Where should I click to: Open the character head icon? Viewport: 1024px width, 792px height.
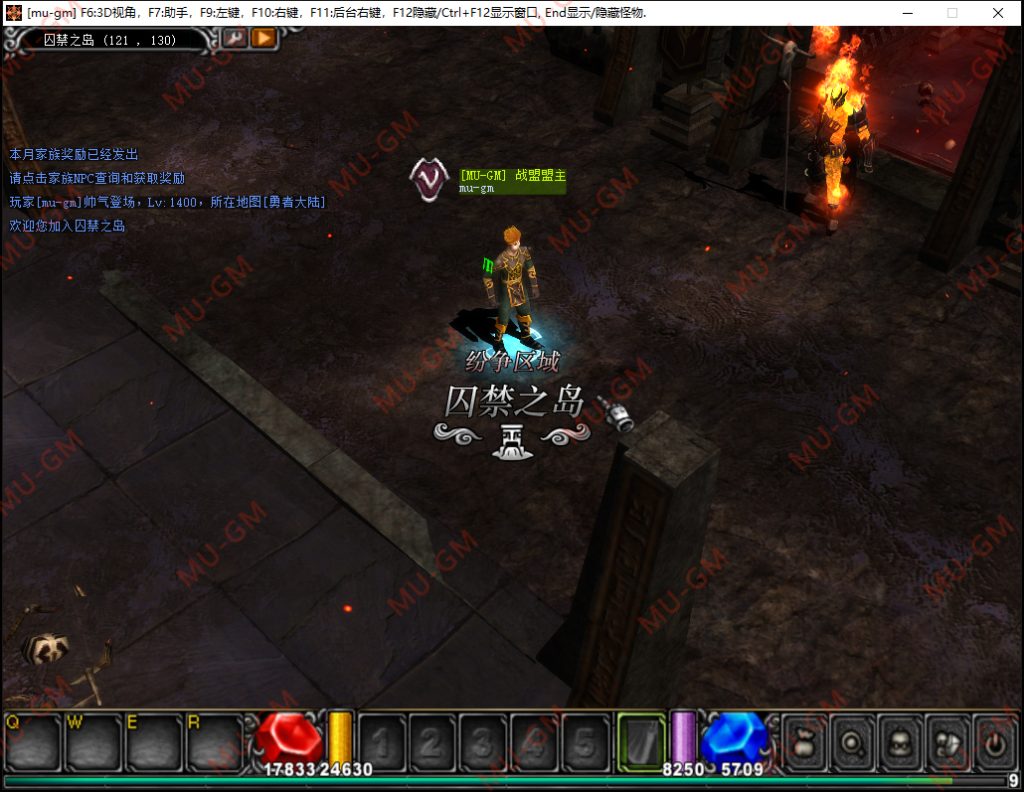tap(899, 742)
